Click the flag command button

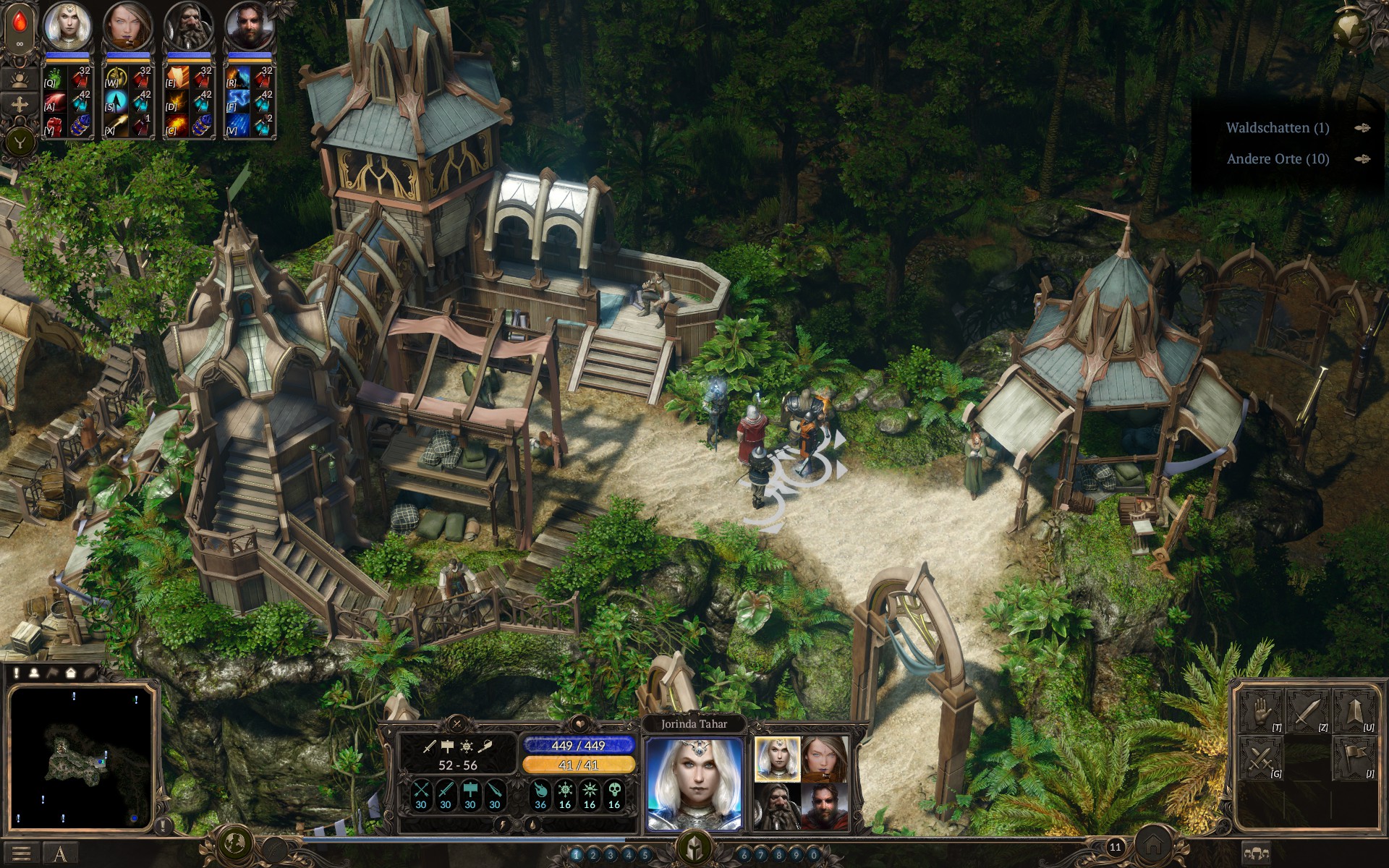click(x=1354, y=759)
